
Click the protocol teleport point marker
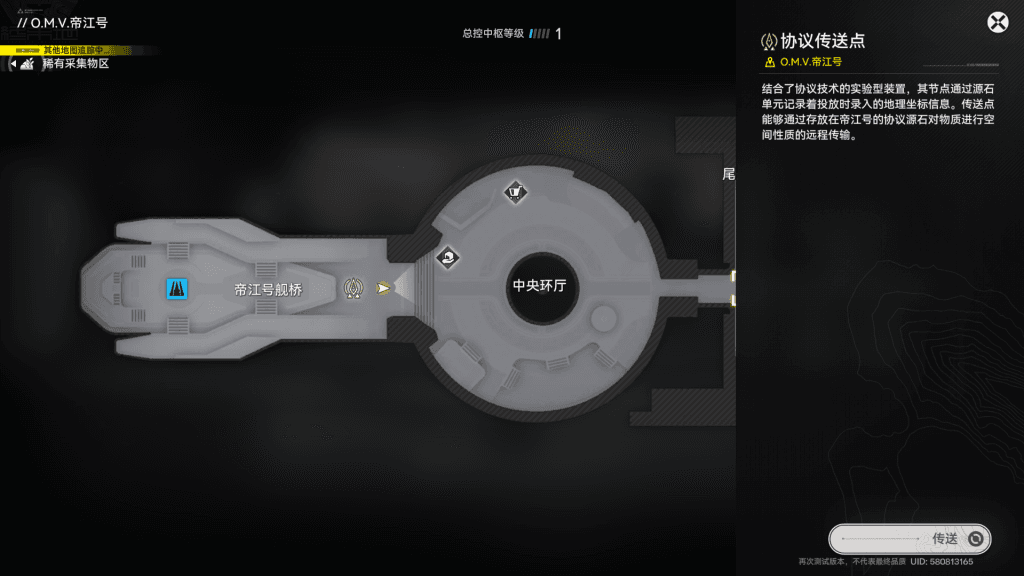[353, 288]
